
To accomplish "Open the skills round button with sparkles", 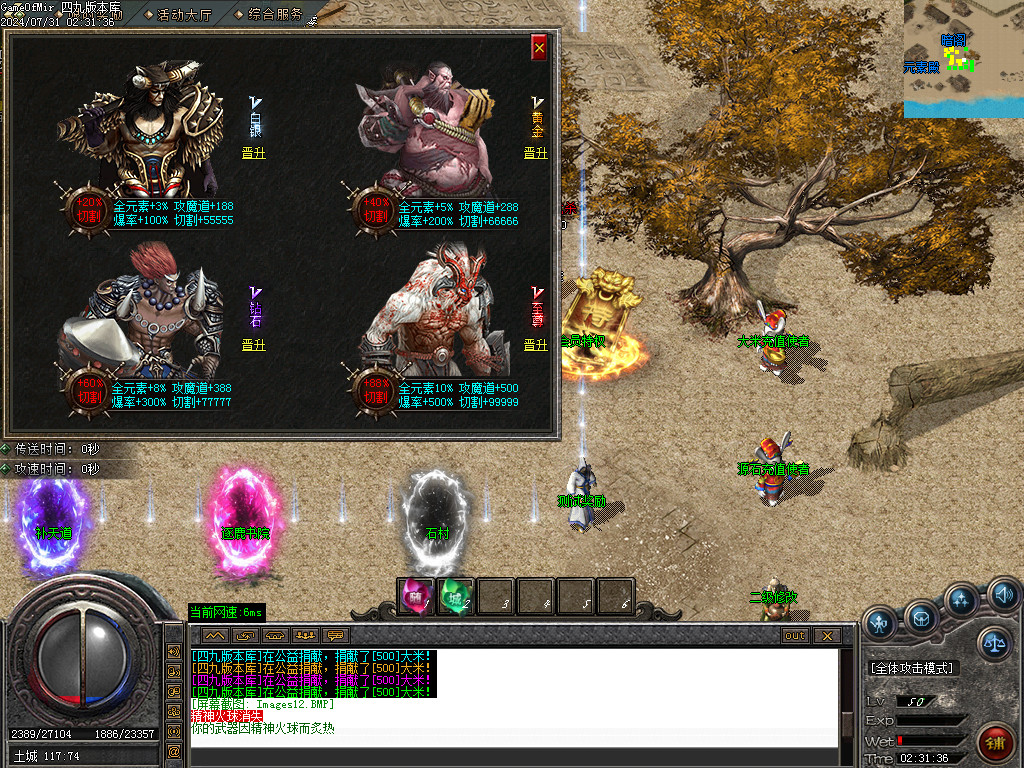I will [x=962, y=601].
